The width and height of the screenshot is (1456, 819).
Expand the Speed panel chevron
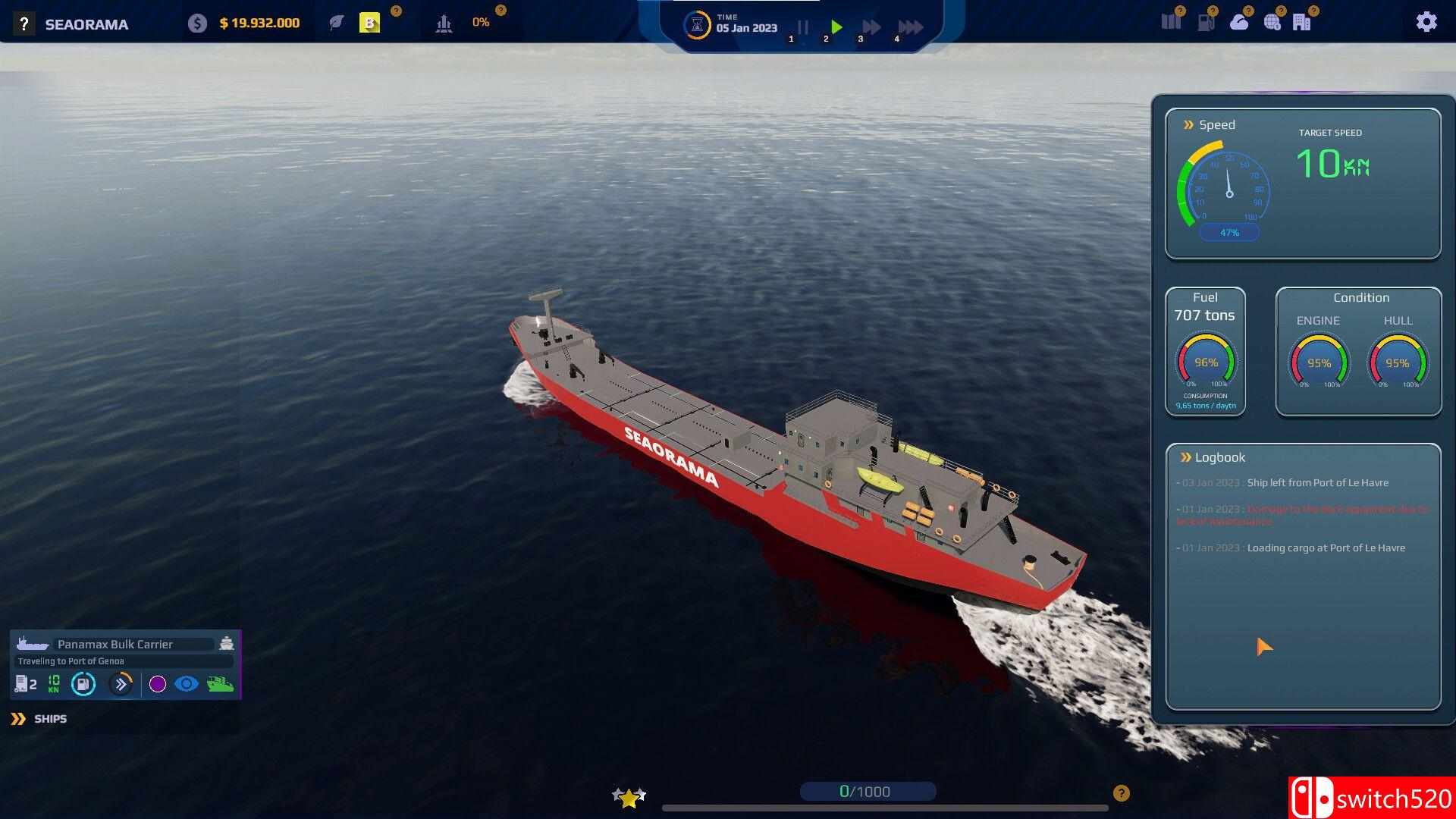pos(1188,124)
